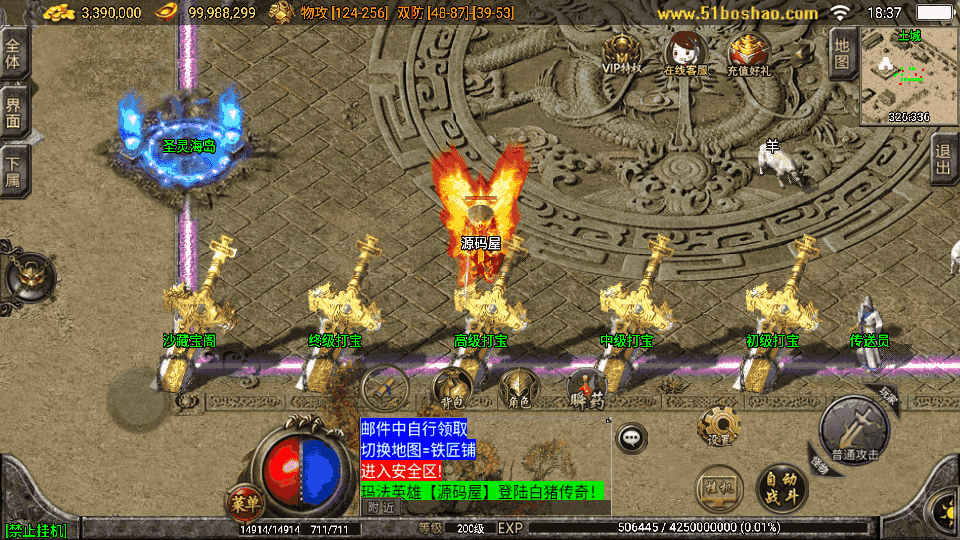This screenshot has height=540, width=960.
Task: Open the 全体 (All) side tab
Action: coord(13,53)
